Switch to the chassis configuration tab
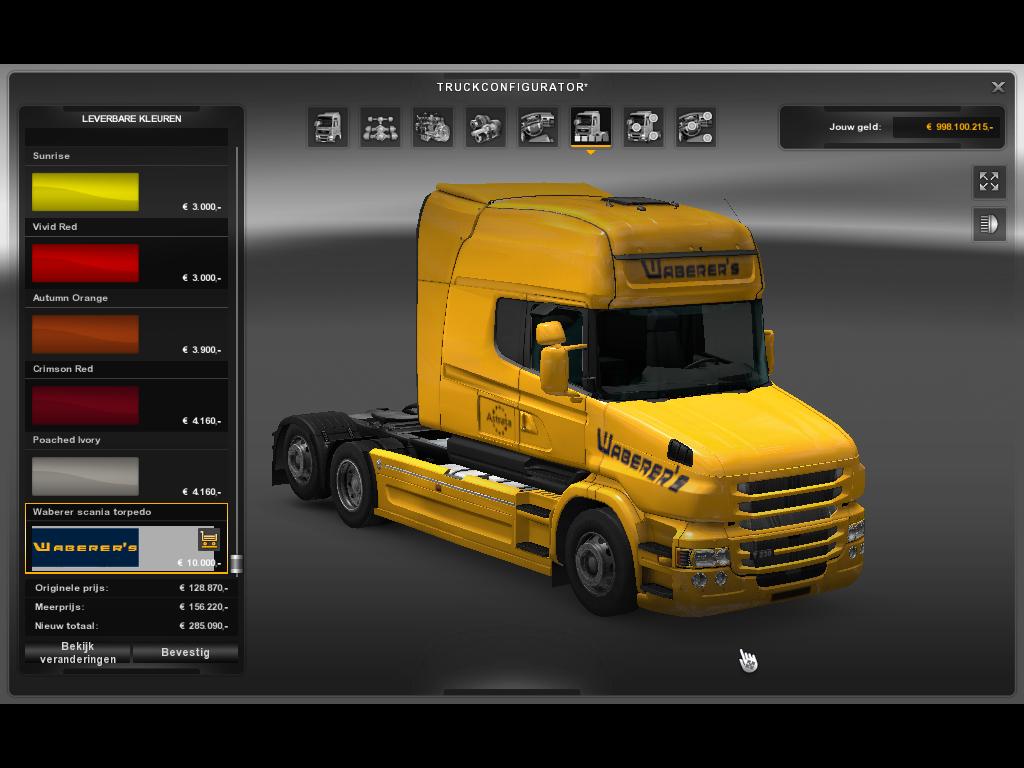Image resolution: width=1024 pixels, height=768 pixels. (x=380, y=127)
